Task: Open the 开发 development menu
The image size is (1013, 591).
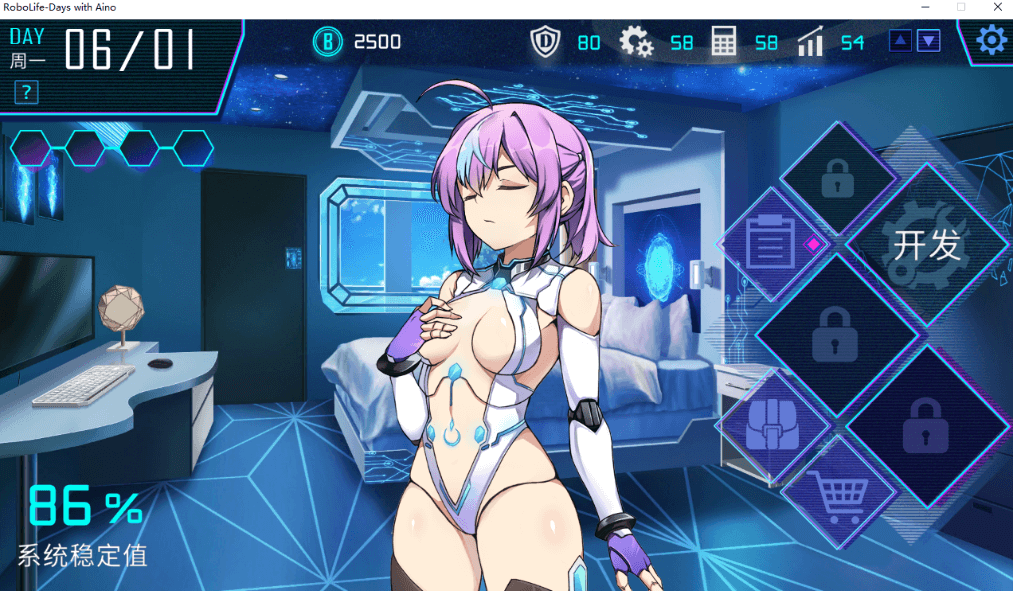Action: [927, 244]
